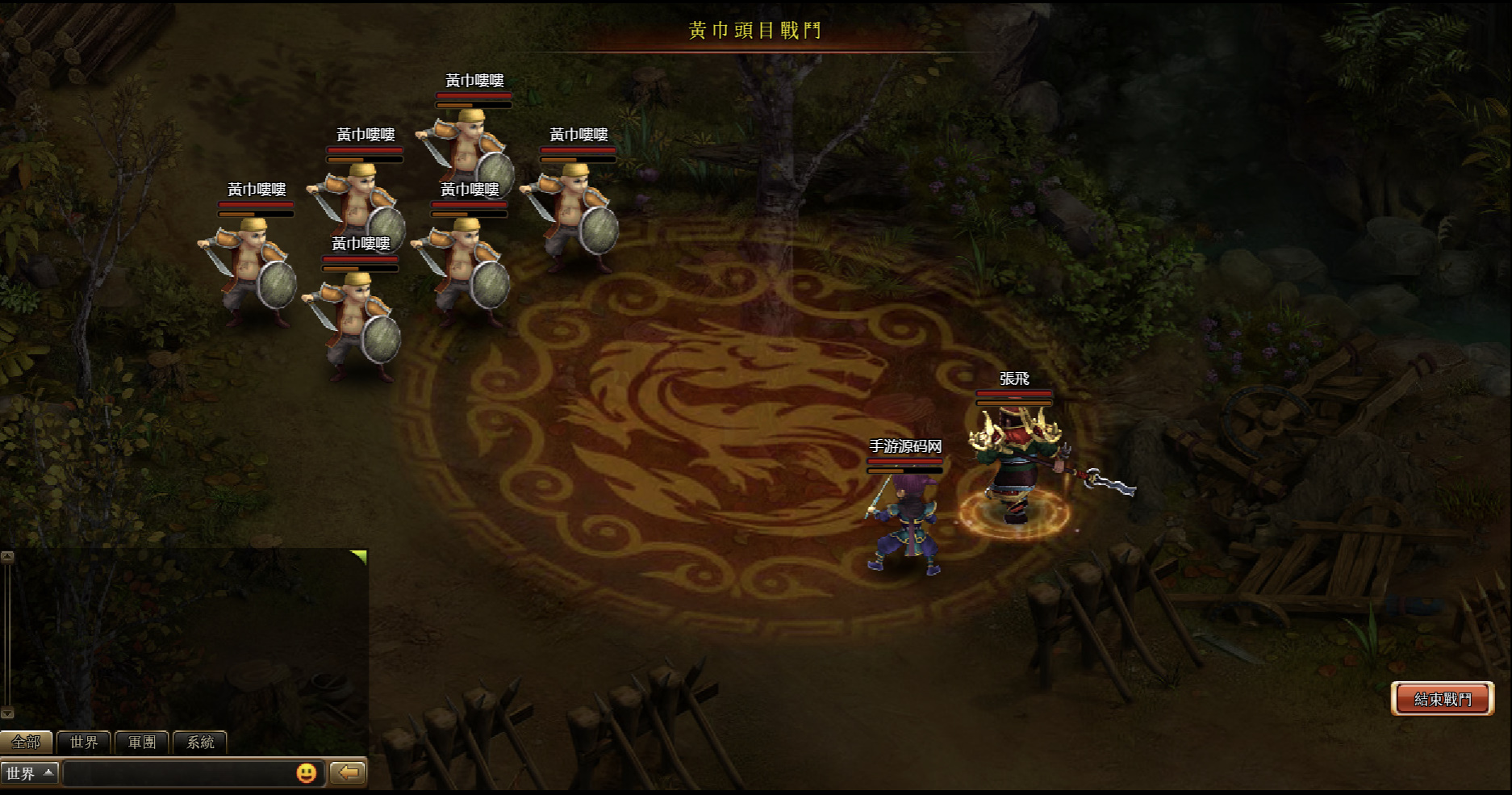Switch to the 全部 chat tab
This screenshot has height=795, width=1512.
[26, 742]
